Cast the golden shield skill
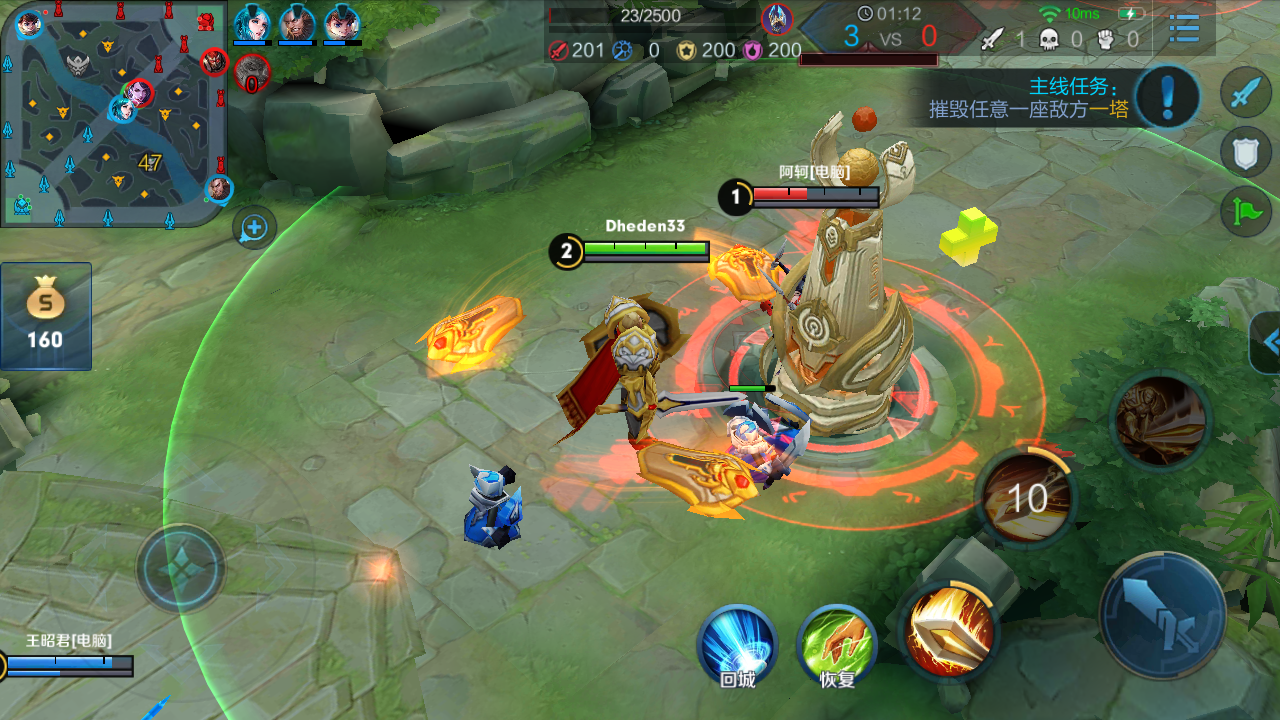Image resolution: width=1280 pixels, height=720 pixels. click(x=949, y=630)
